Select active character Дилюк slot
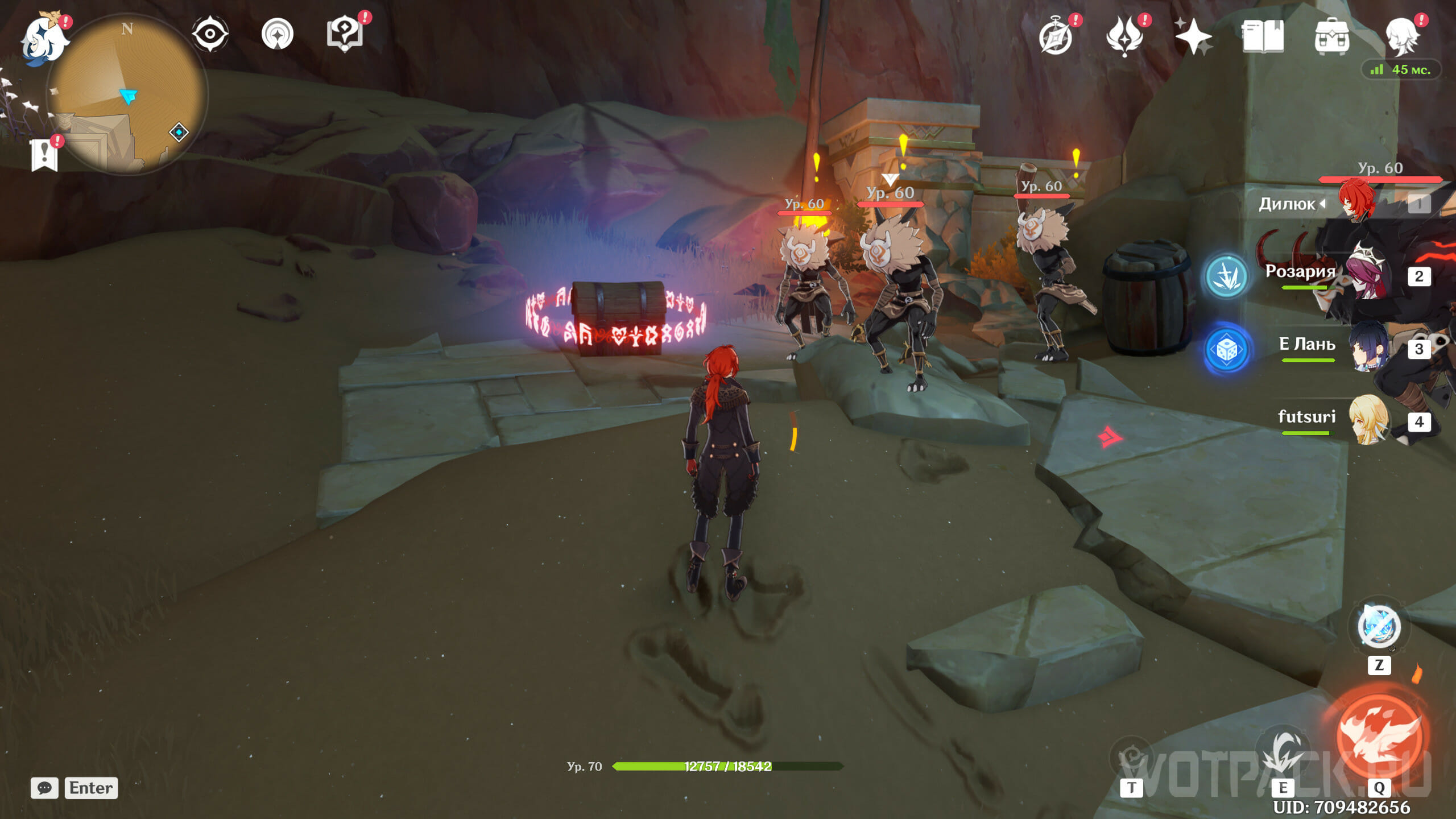 (x=1359, y=202)
